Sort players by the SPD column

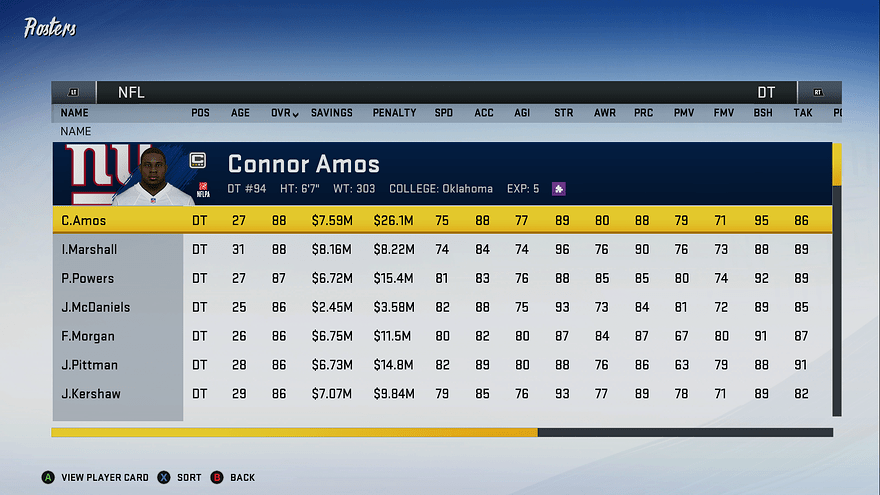point(443,113)
